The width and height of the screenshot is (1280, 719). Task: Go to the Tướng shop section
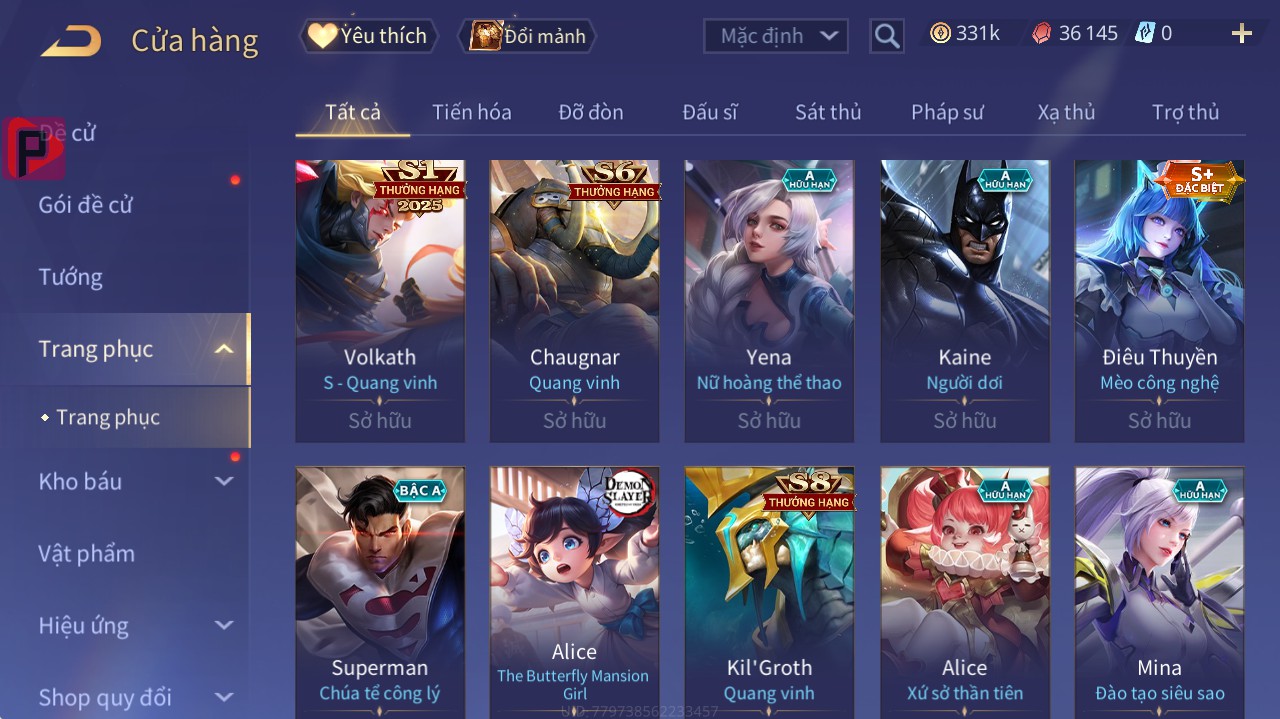[71, 277]
